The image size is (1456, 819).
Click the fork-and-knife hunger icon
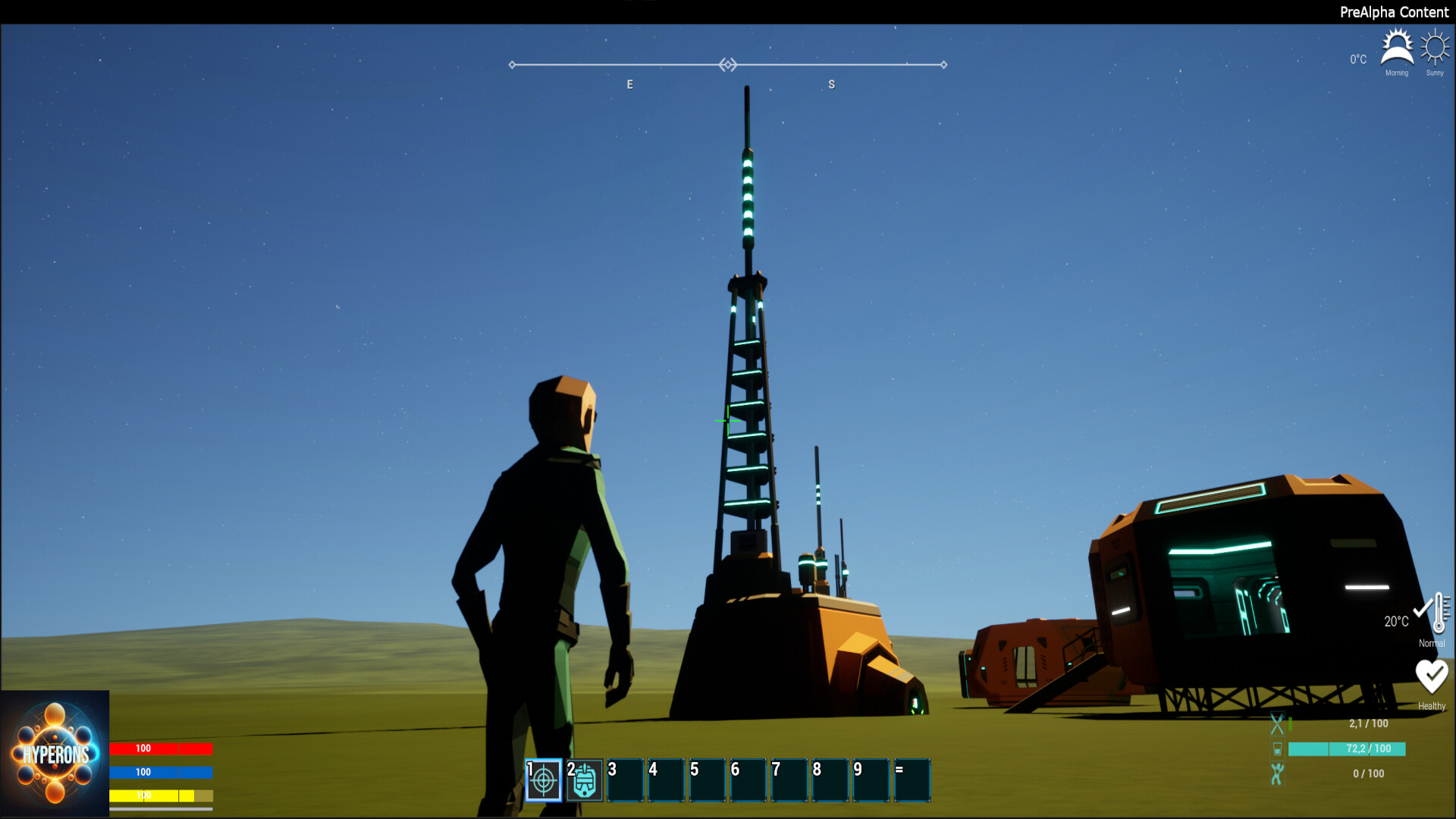click(1278, 723)
